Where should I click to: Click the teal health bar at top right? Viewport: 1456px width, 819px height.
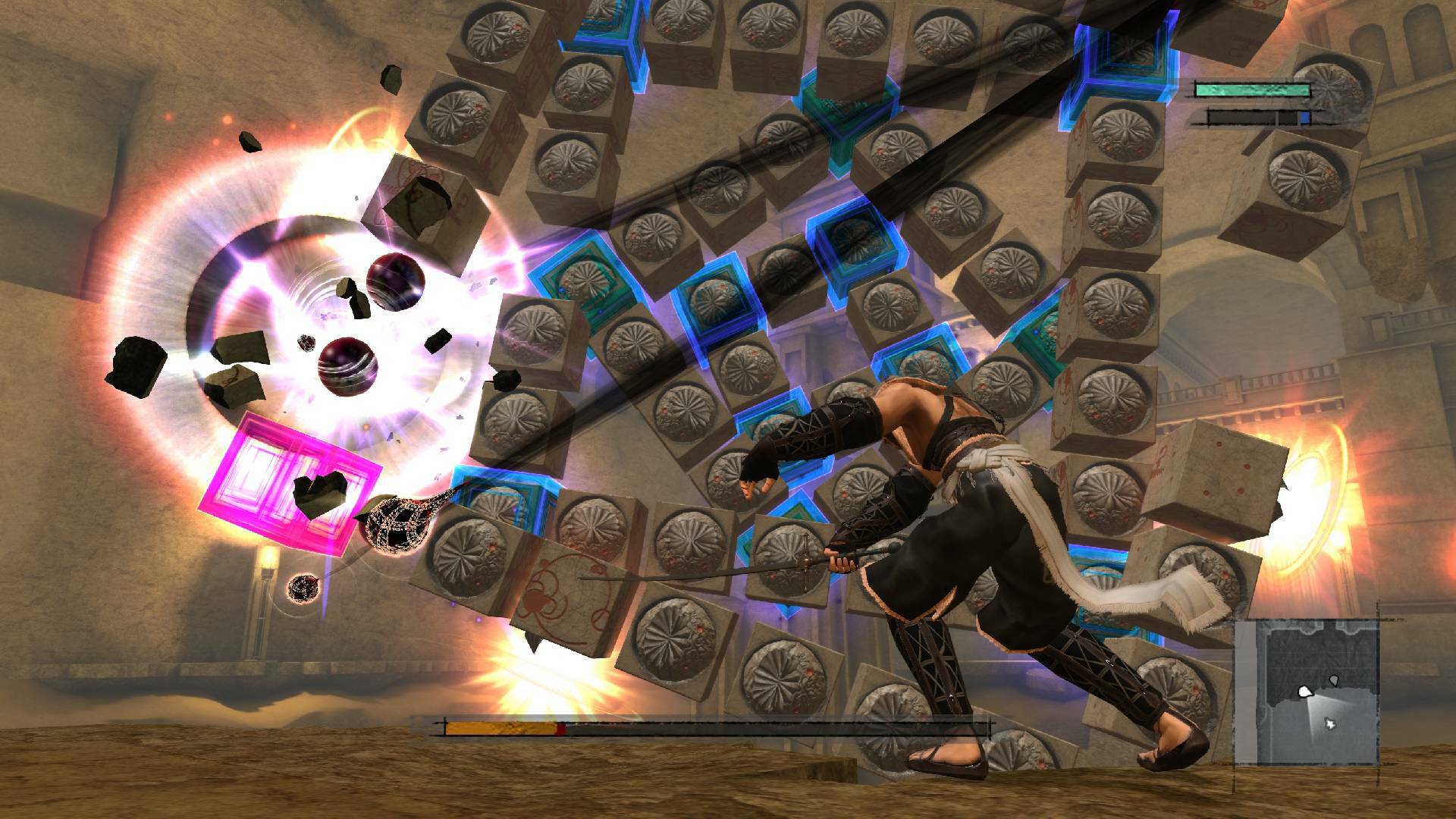coord(1254,89)
